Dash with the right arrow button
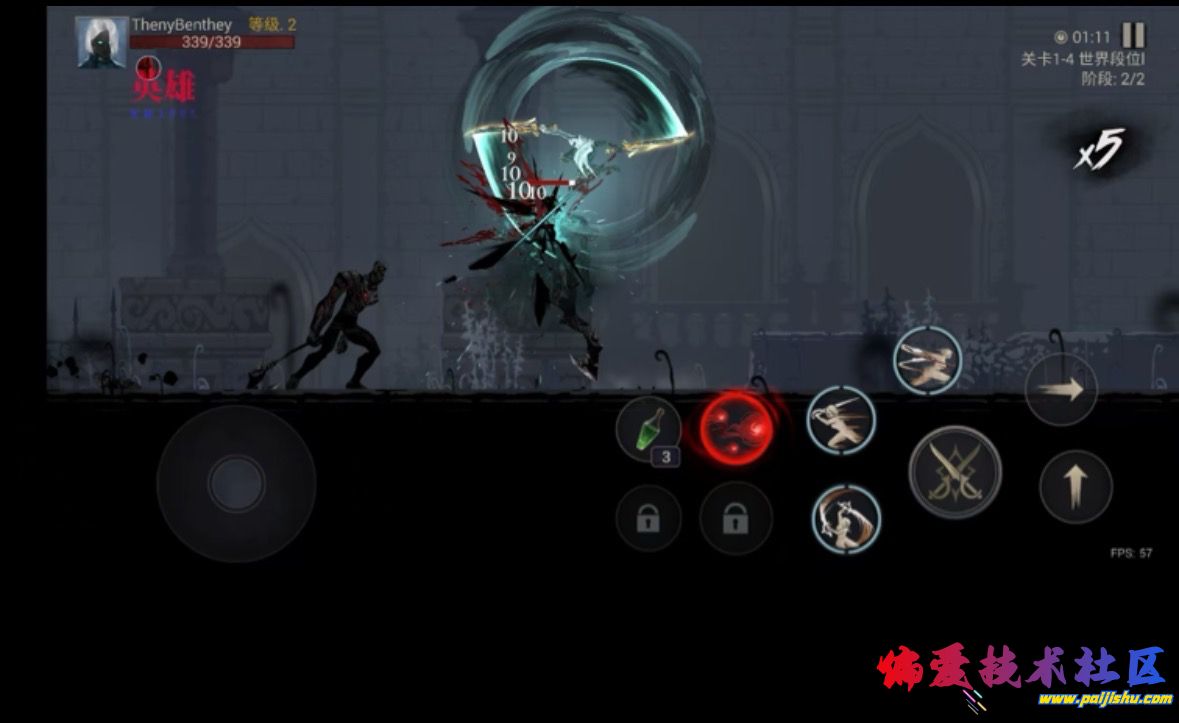 1061,390
